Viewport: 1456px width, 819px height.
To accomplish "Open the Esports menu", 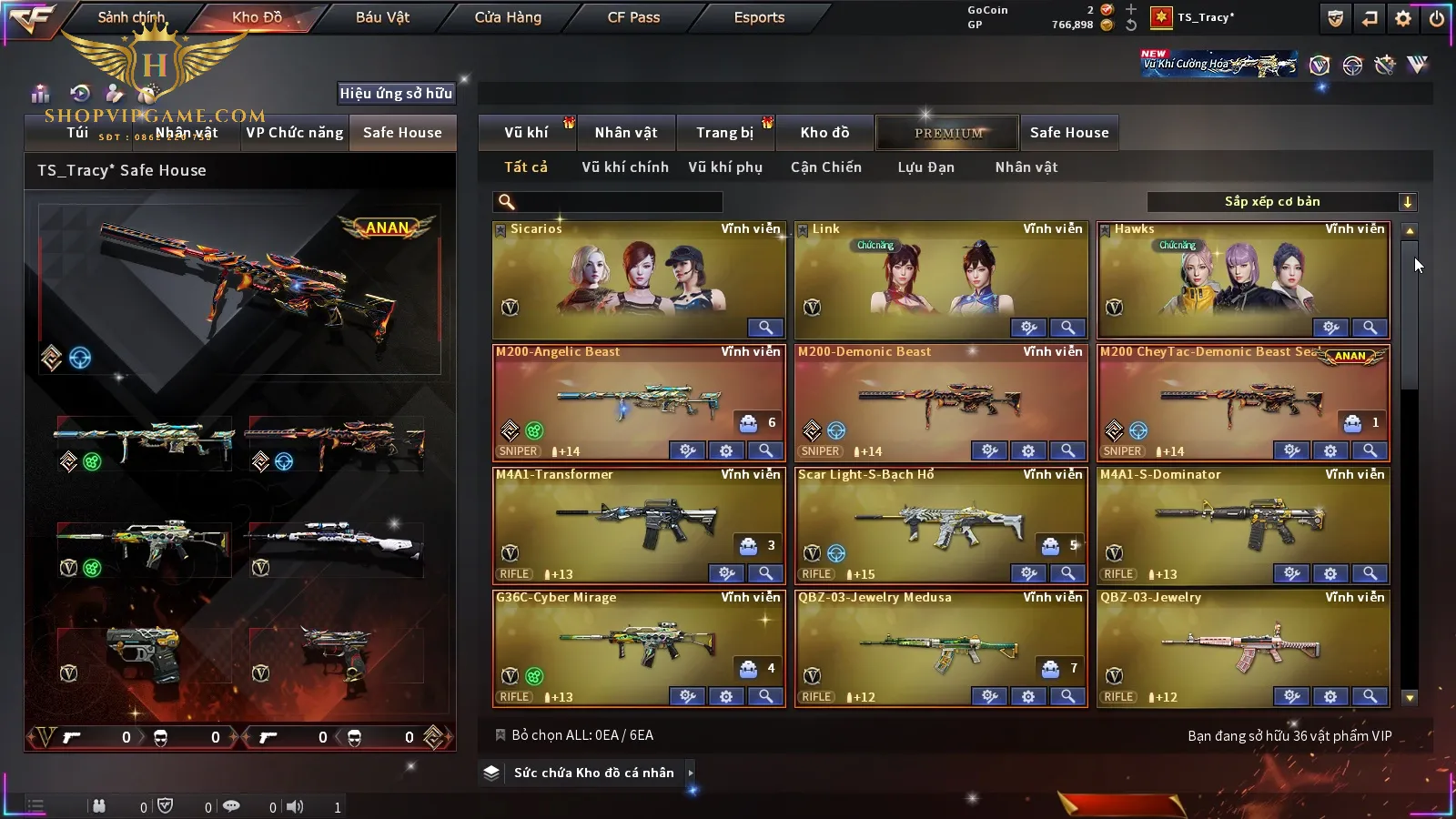I will [759, 17].
